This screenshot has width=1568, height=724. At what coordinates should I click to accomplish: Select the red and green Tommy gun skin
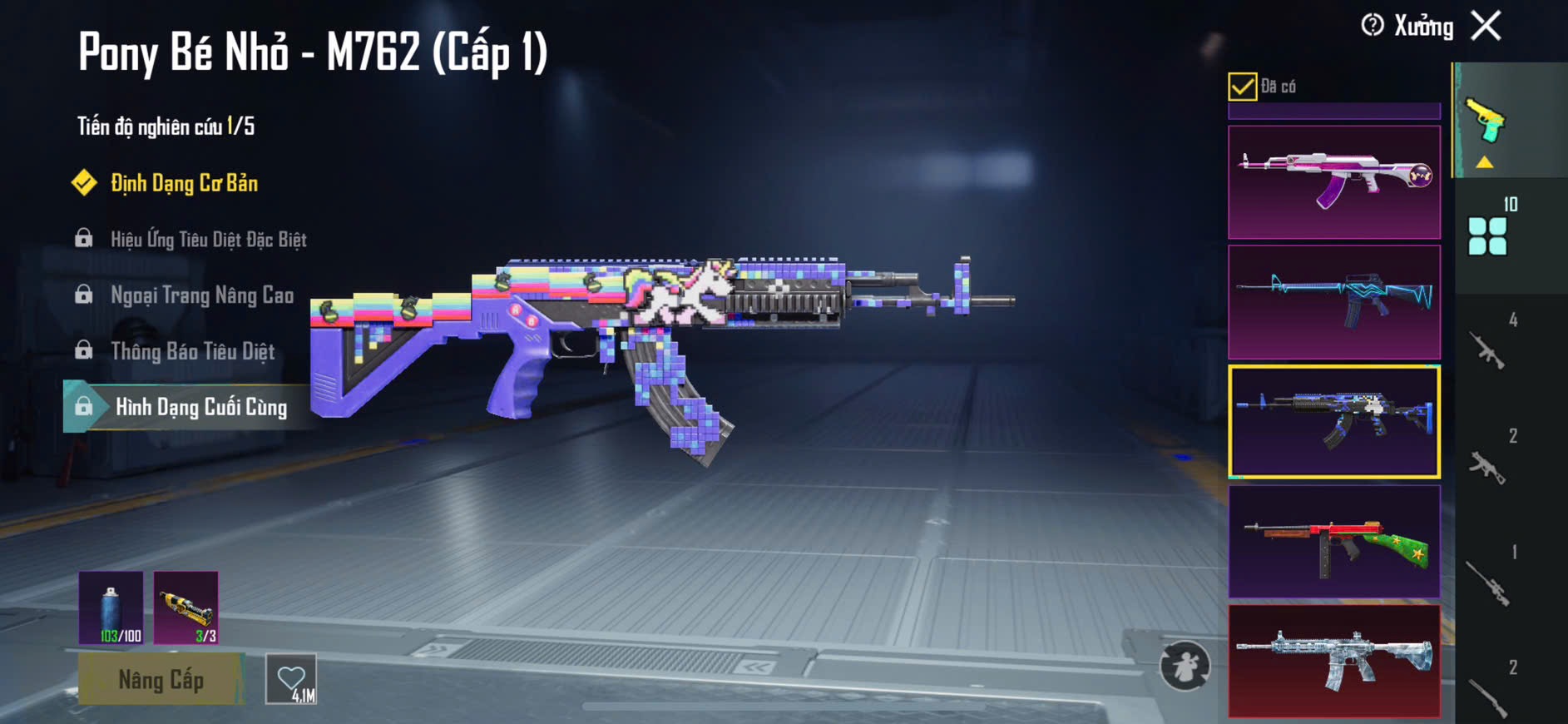(x=1333, y=541)
